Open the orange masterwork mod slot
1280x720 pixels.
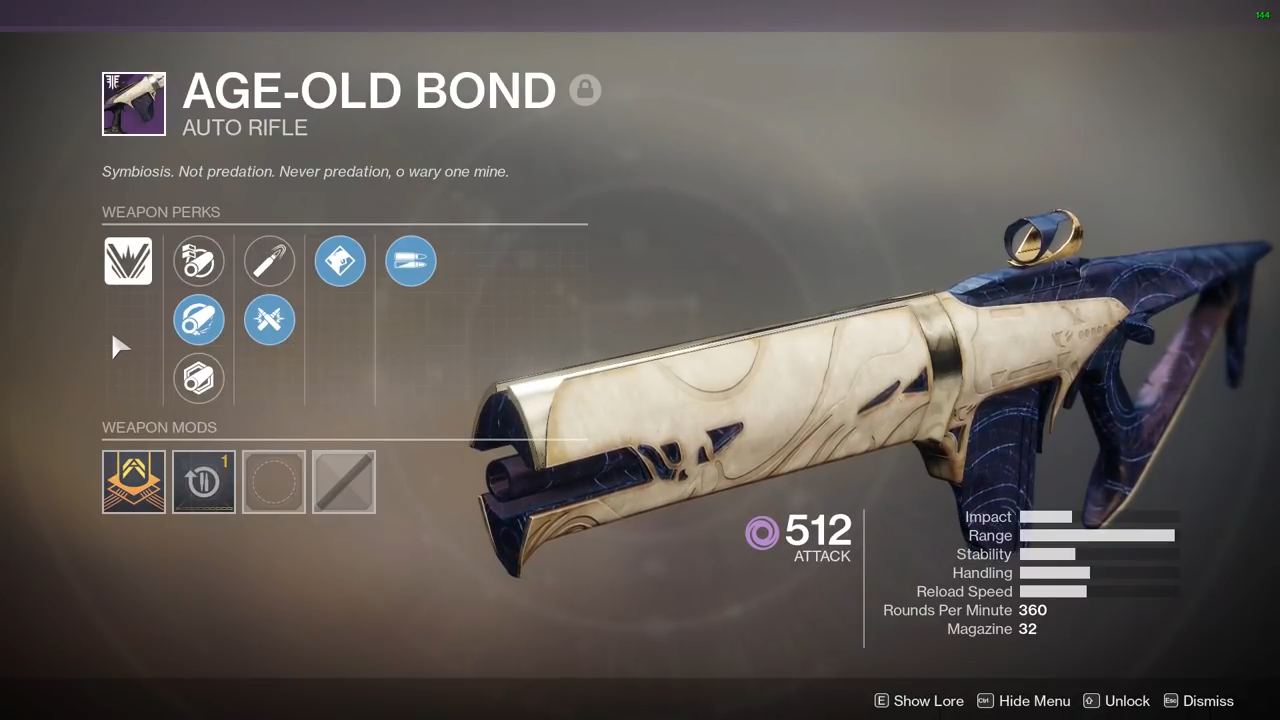(x=134, y=482)
